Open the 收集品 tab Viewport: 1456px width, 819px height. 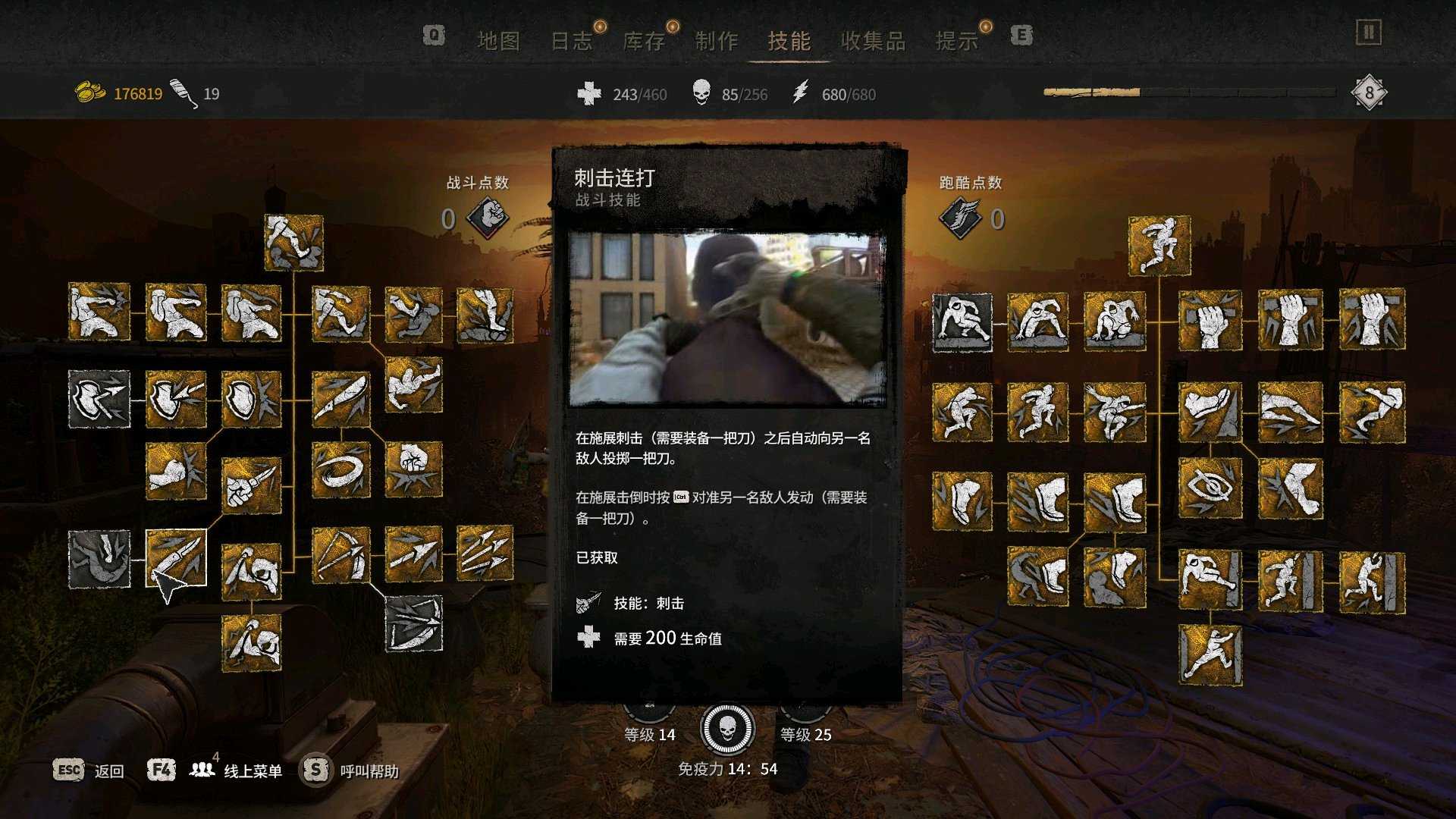coord(874,42)
